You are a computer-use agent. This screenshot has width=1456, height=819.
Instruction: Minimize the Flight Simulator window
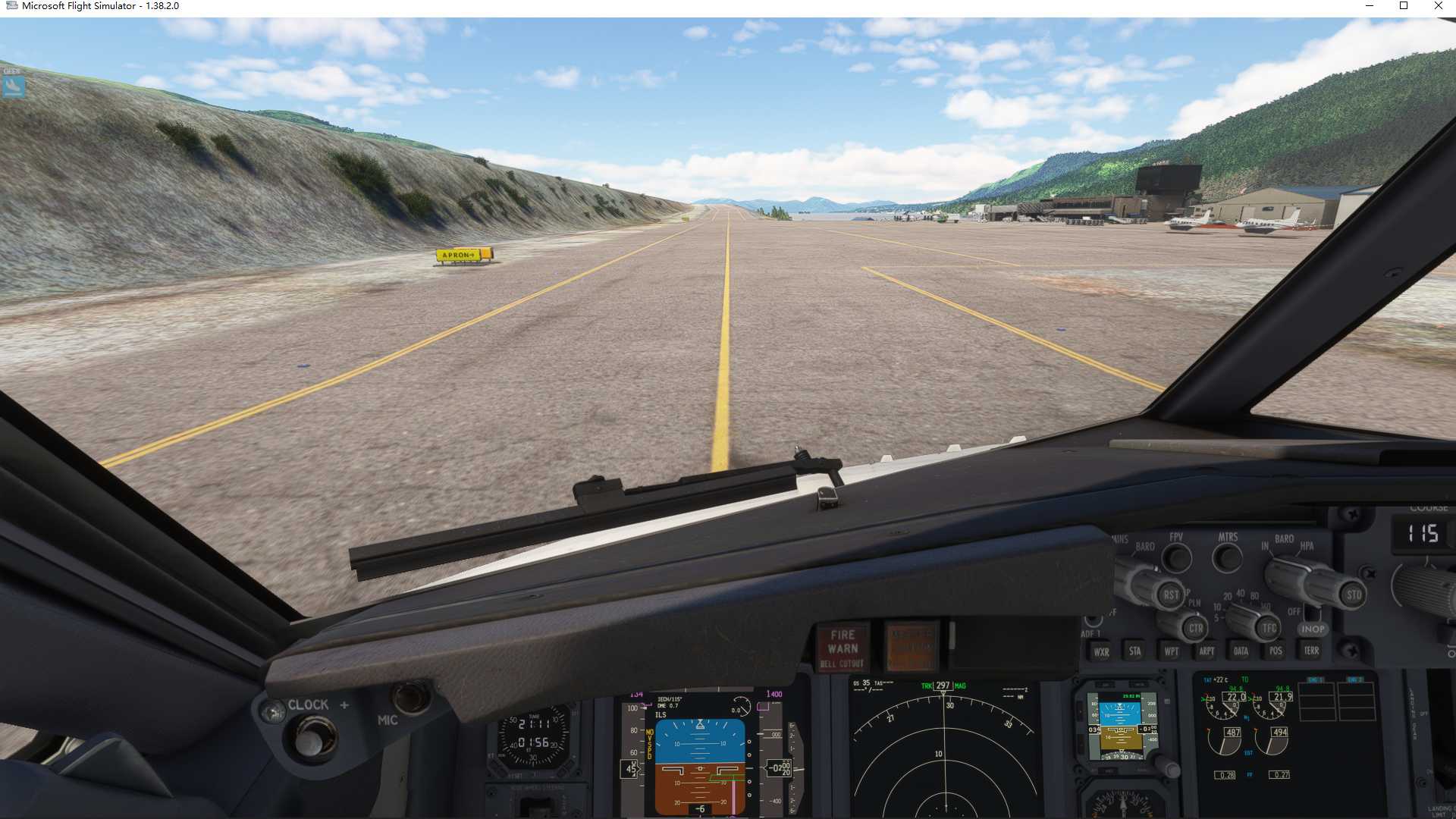[1370, 6]
